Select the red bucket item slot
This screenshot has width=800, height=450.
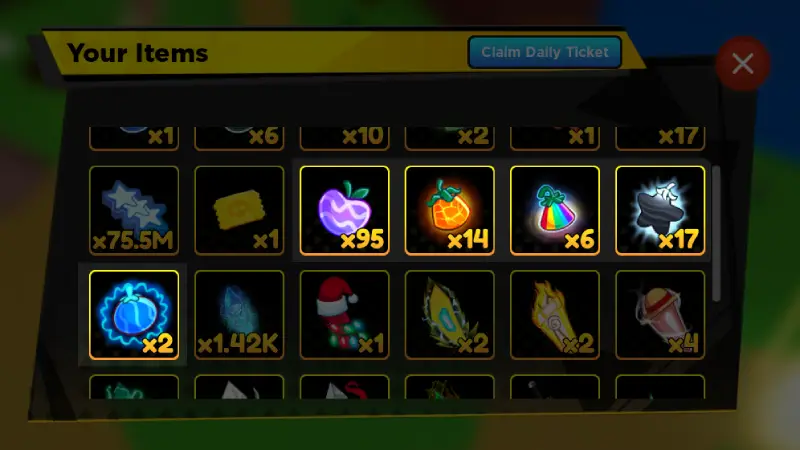pyautogui.click(x=659, y=314)
